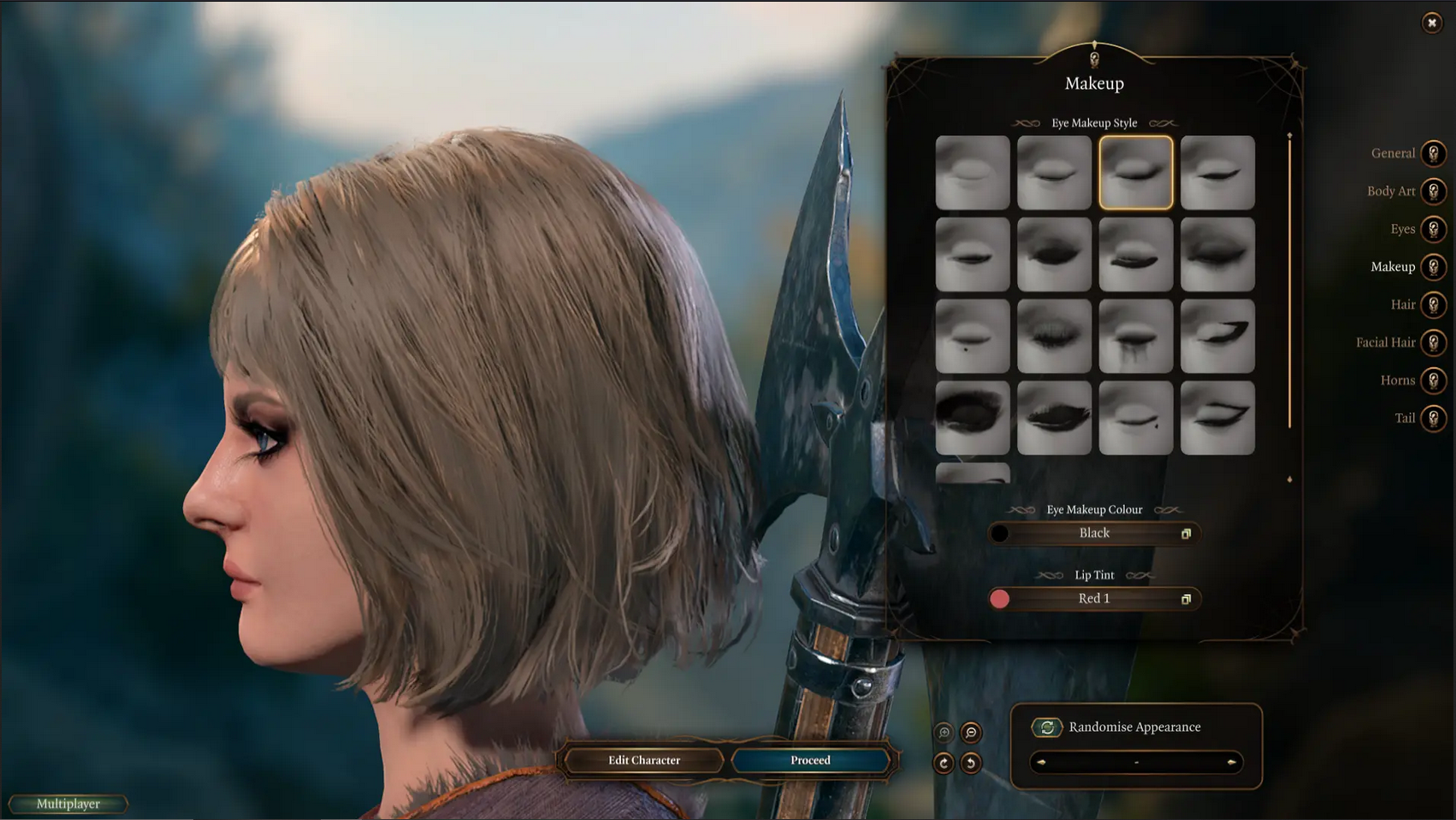Zoom out the character camera
The width and height of the screenshot is (1456, 820).
[x=971, y=733]
